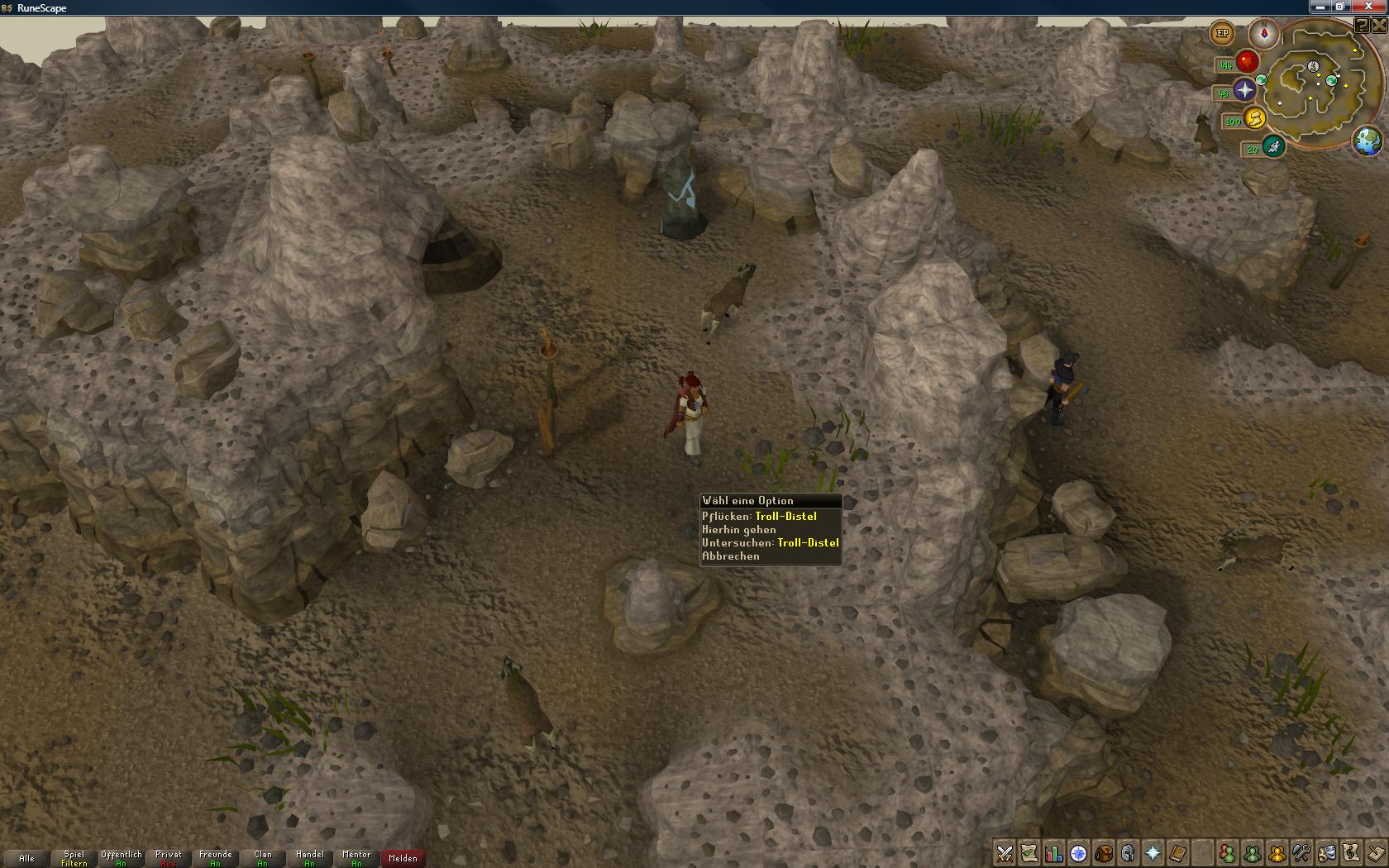Open the combat styles crossed-swords tab
Viewport: 1389px width, 868px height.
click(1005, 853)
